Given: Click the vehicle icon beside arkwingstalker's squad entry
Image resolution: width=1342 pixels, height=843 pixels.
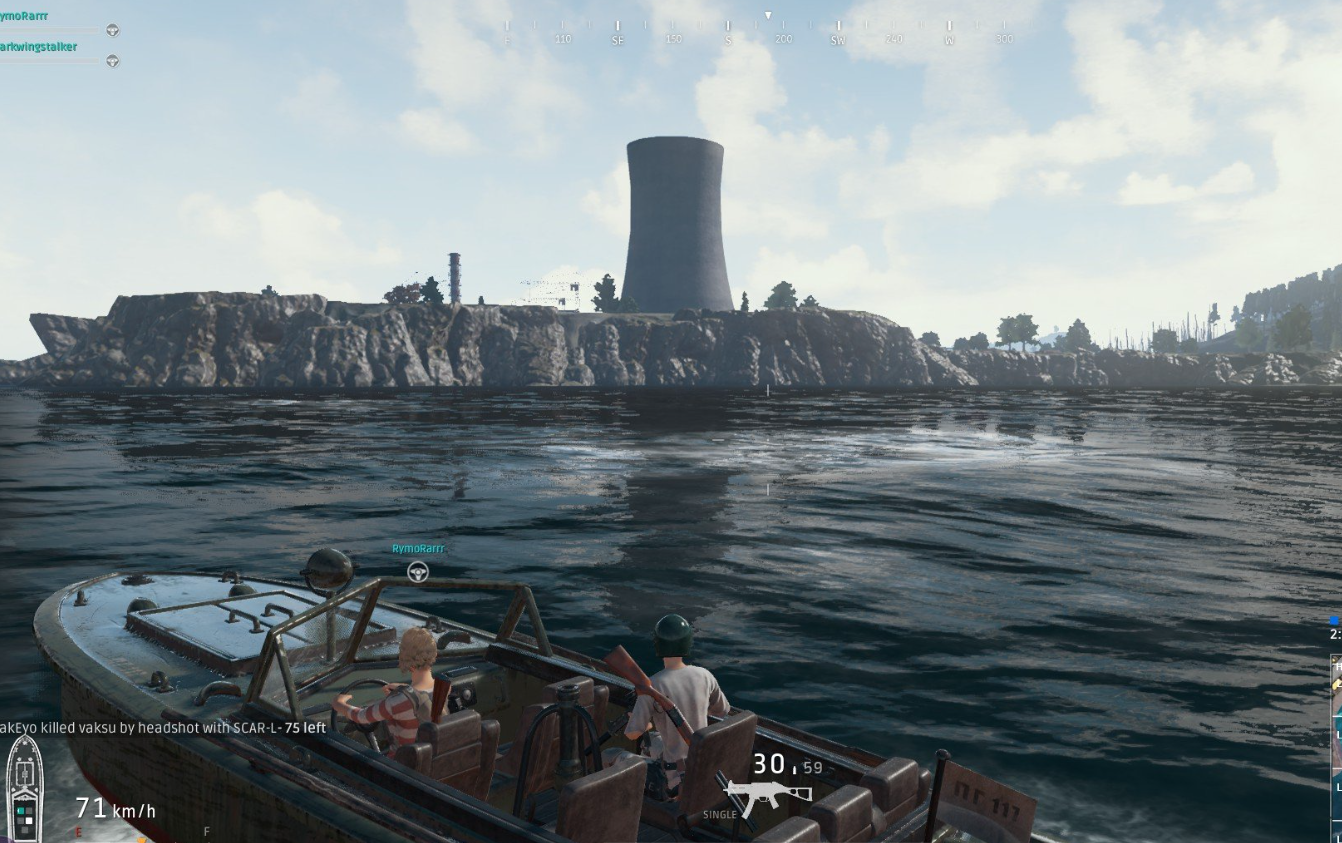Looking at the screenshot, I should 112,61.
